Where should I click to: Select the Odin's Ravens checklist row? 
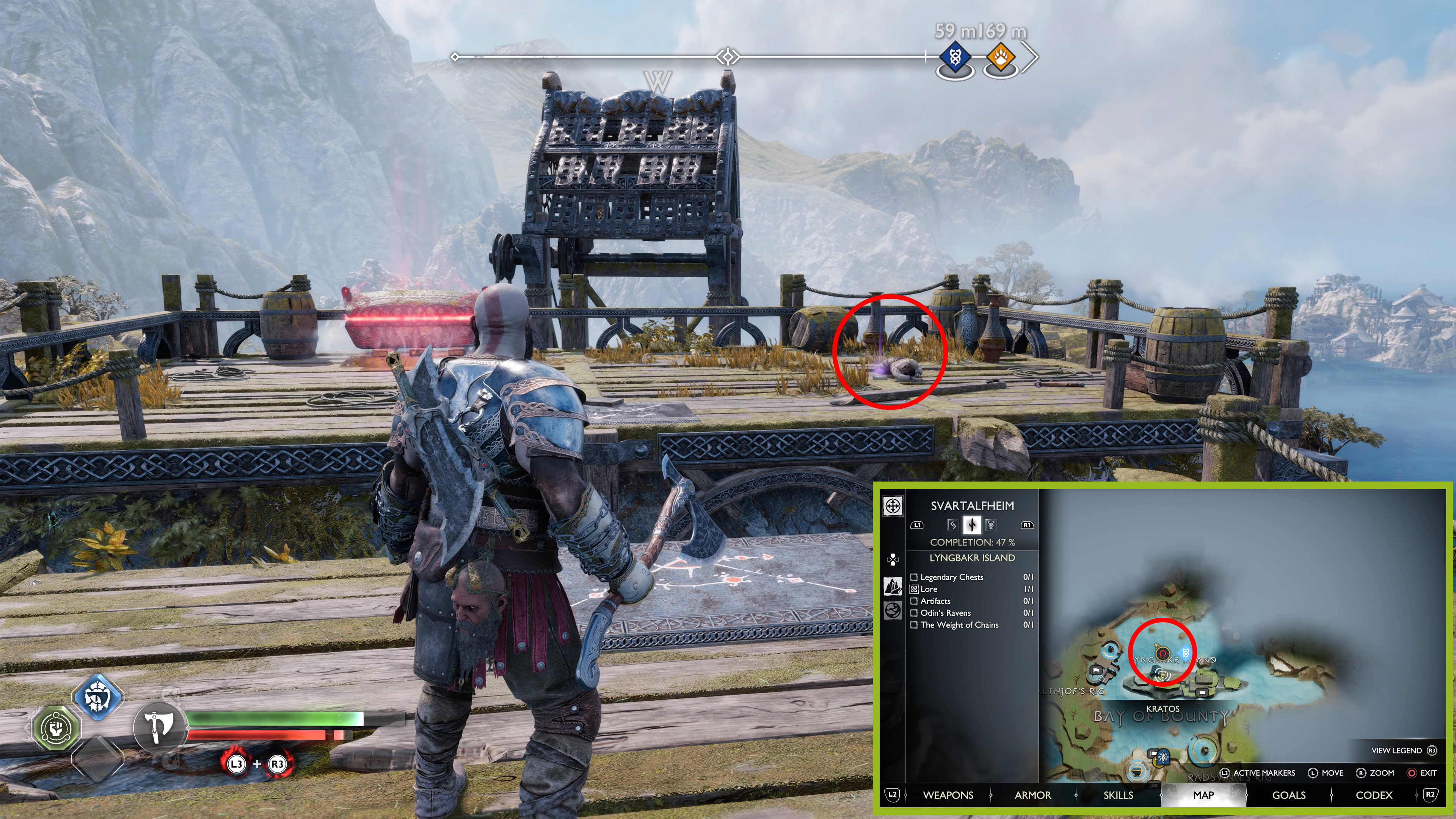[945, 613]
